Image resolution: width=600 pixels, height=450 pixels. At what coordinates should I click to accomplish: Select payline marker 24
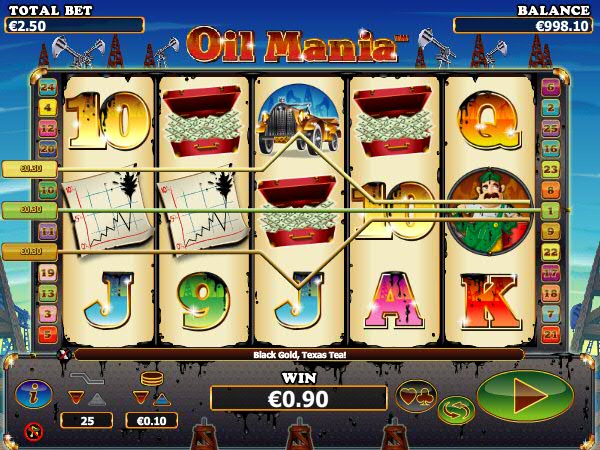(47, 87)
